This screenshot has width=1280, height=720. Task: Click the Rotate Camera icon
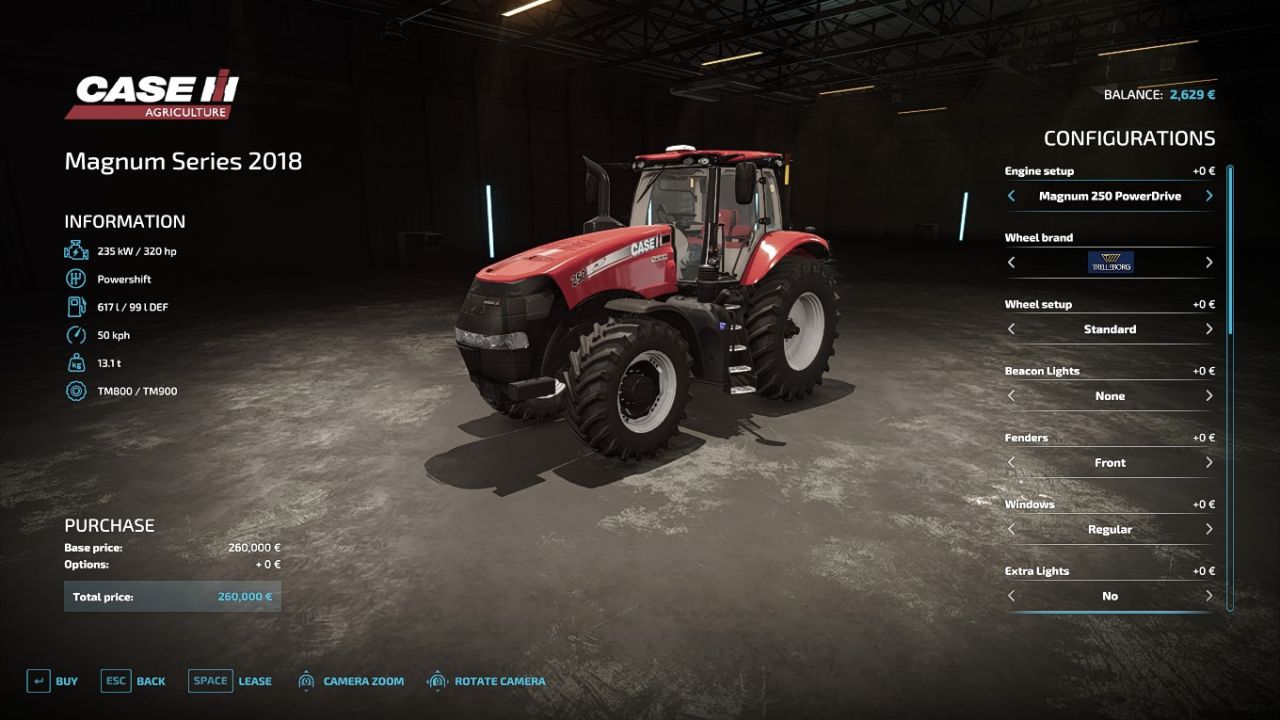[x=437, y=680]
